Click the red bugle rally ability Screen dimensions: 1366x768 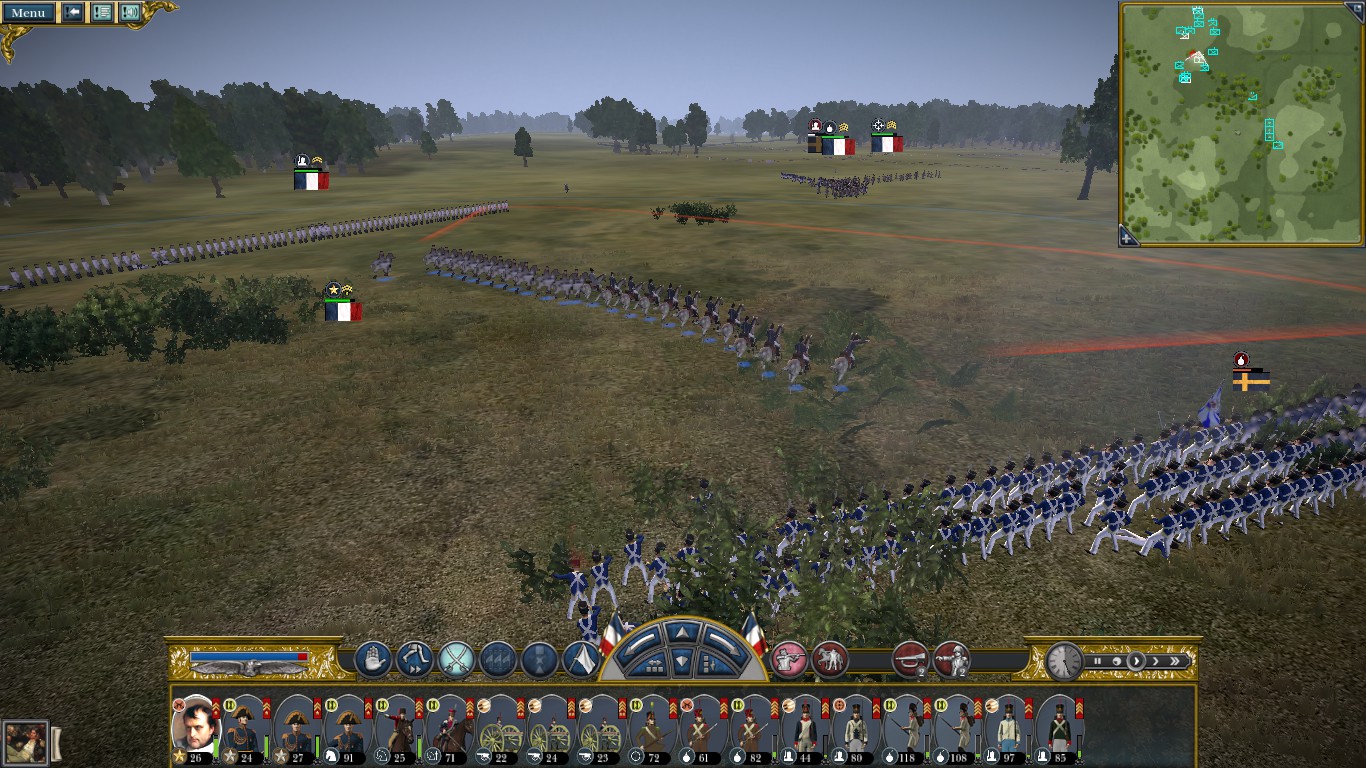[910, 659]
